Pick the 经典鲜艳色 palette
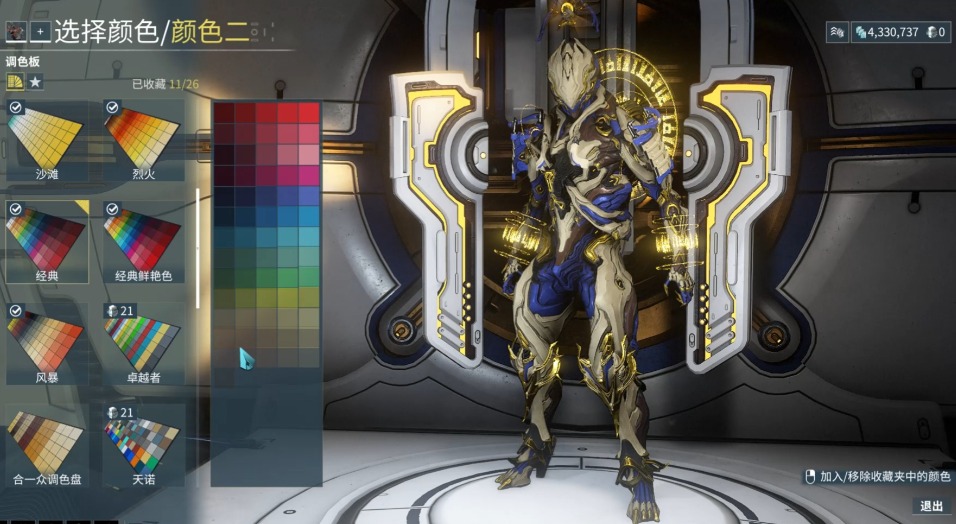956x524 pixels. (x=143, y=240)
